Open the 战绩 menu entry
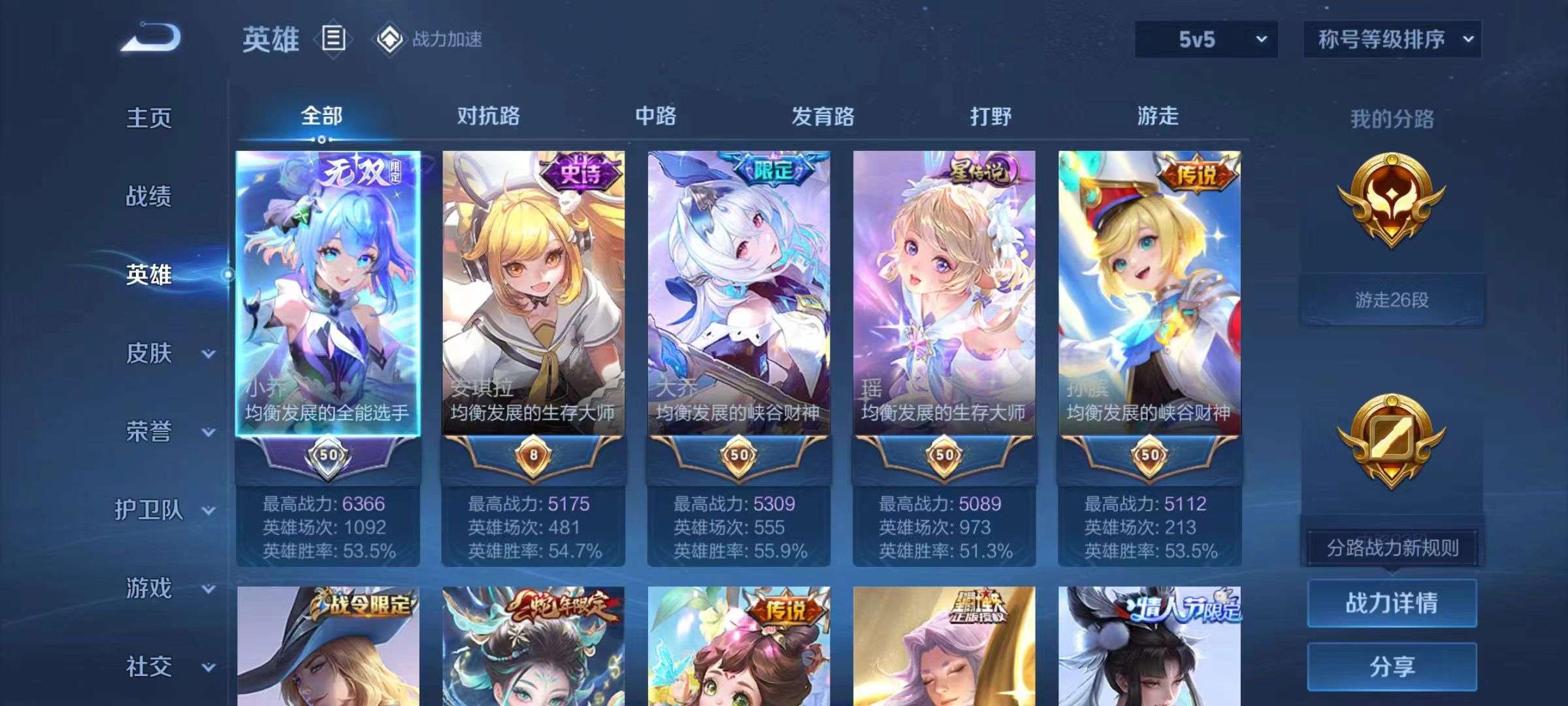 (149, 196)
